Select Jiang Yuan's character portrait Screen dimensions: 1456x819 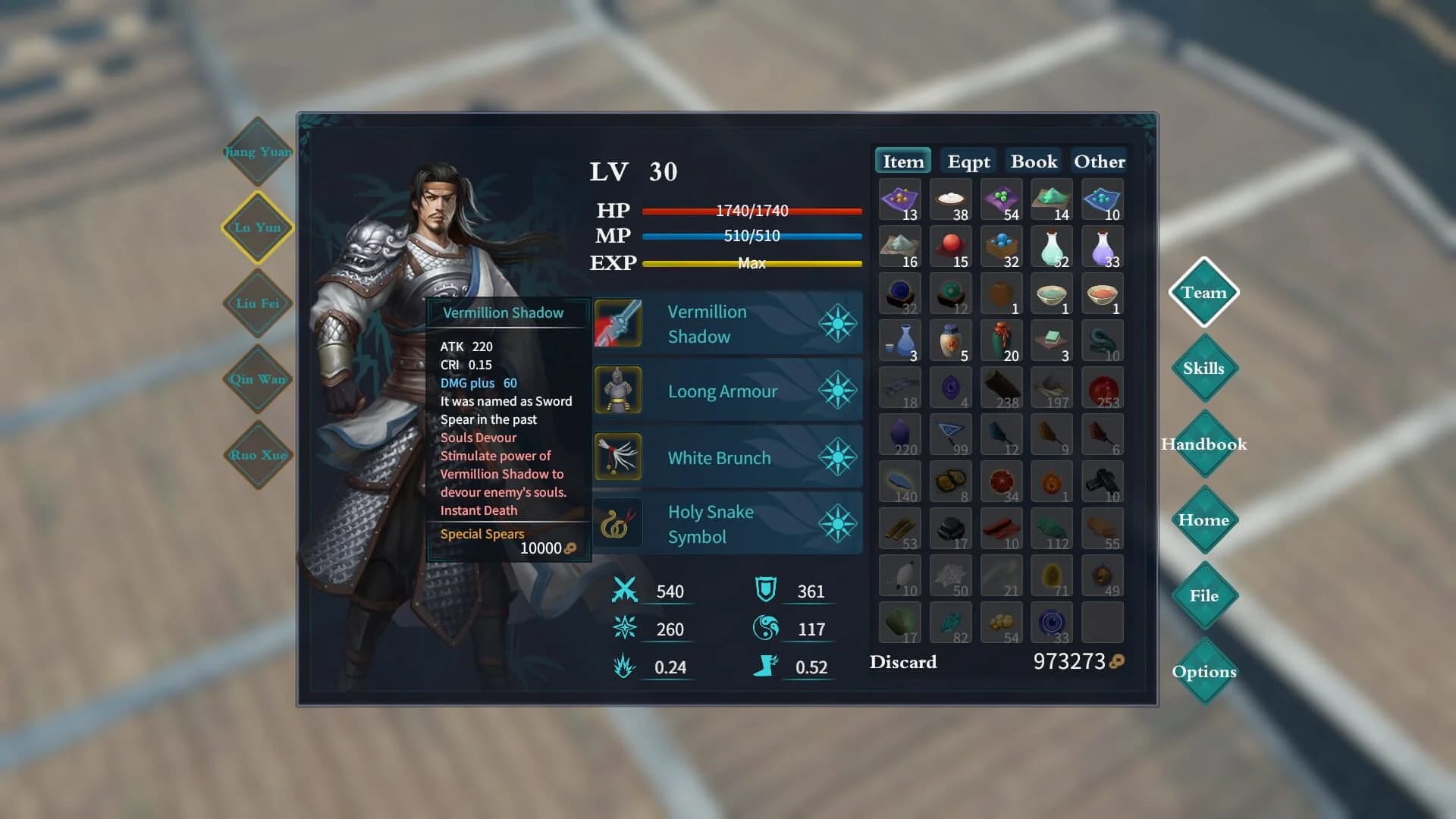point(256,152)
